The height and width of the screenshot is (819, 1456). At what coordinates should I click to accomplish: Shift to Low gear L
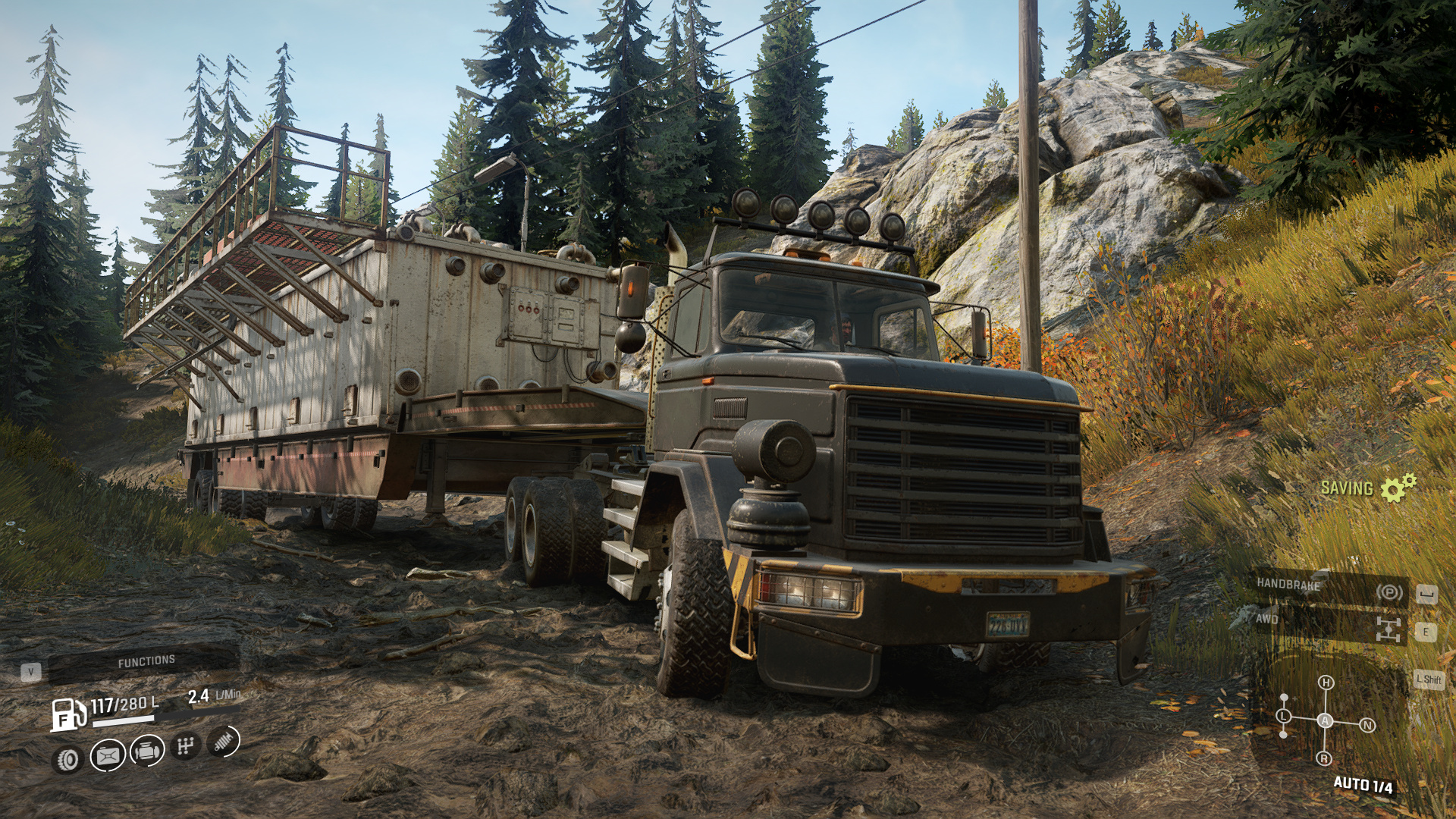[x=1284, y=716]
